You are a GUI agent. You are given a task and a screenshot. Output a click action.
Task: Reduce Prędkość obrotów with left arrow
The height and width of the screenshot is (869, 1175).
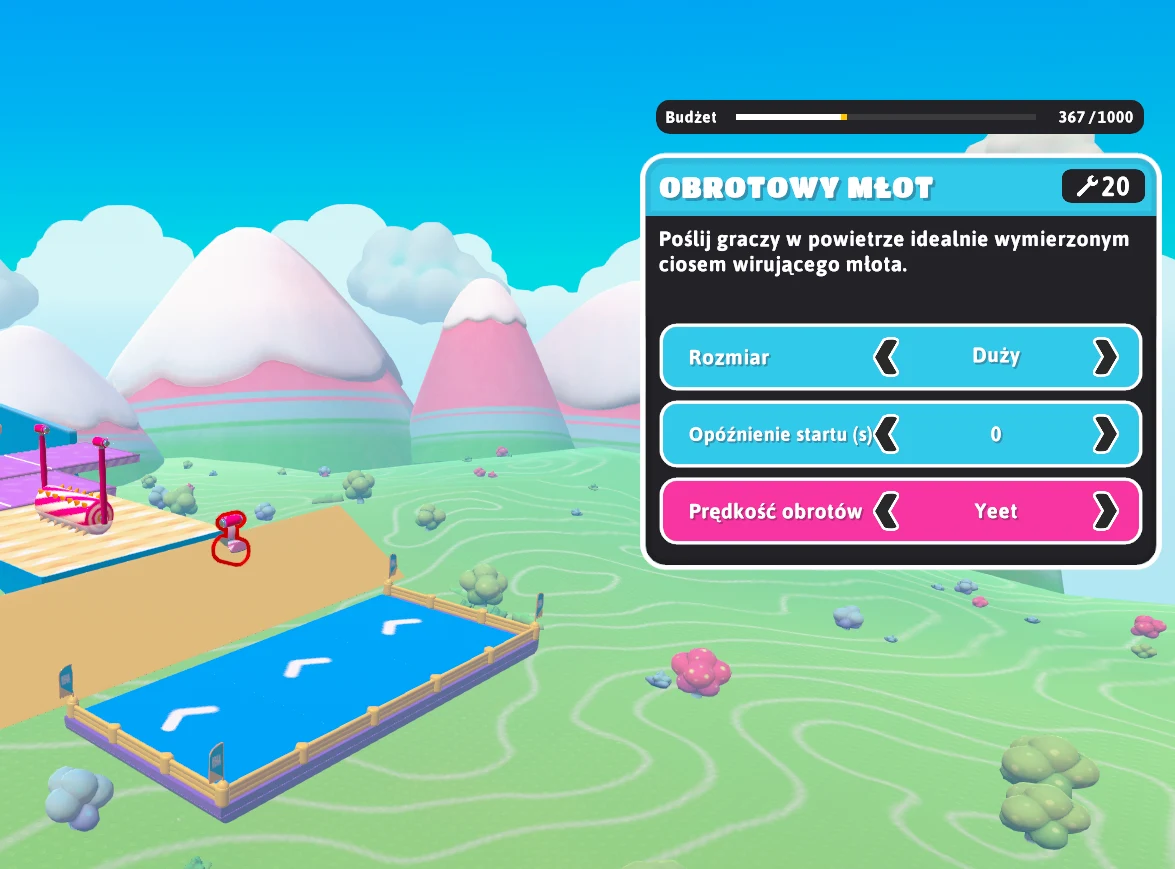(886, 511)
